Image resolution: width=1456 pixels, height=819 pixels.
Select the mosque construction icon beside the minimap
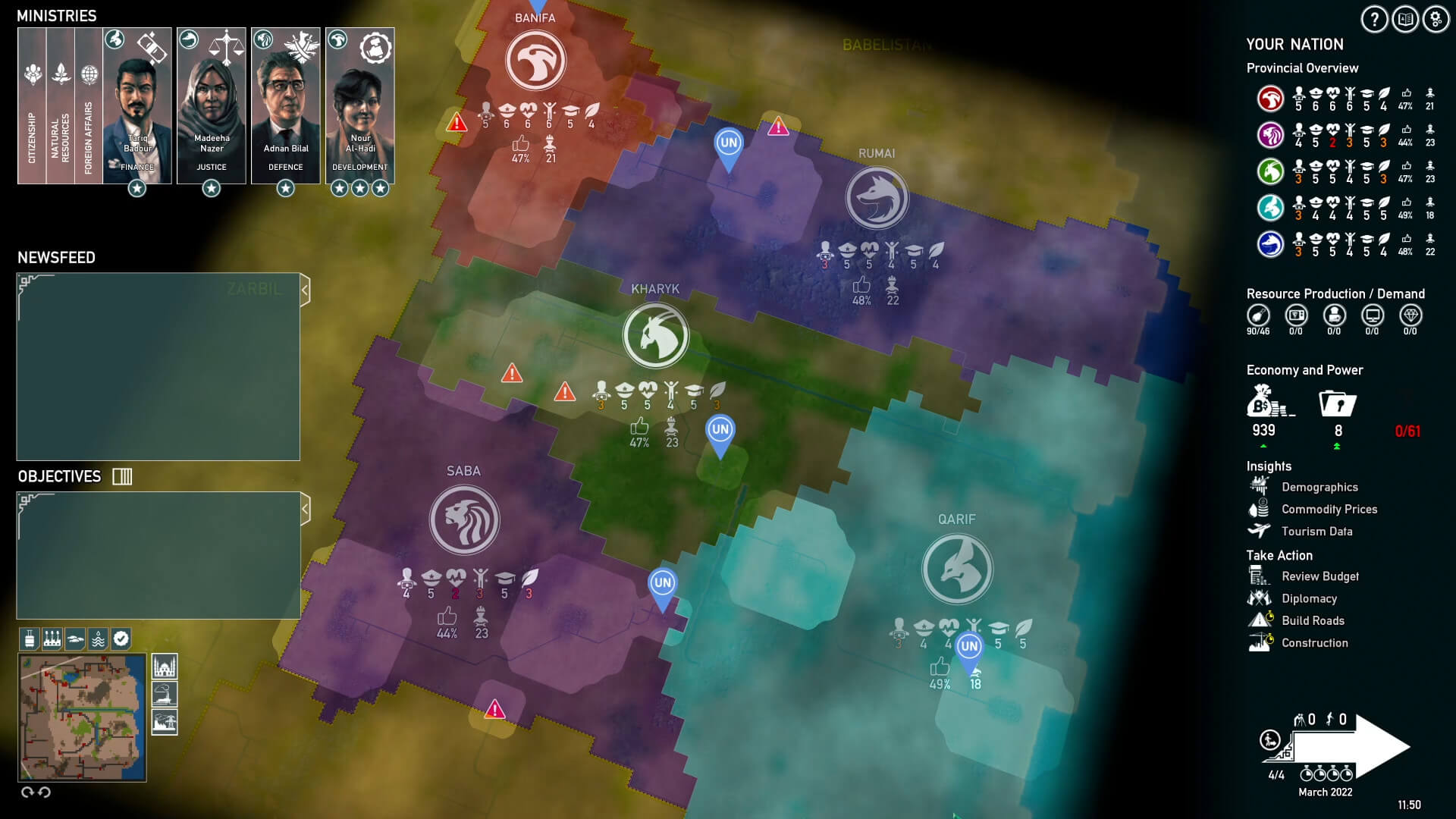click(x=165, y=667)
